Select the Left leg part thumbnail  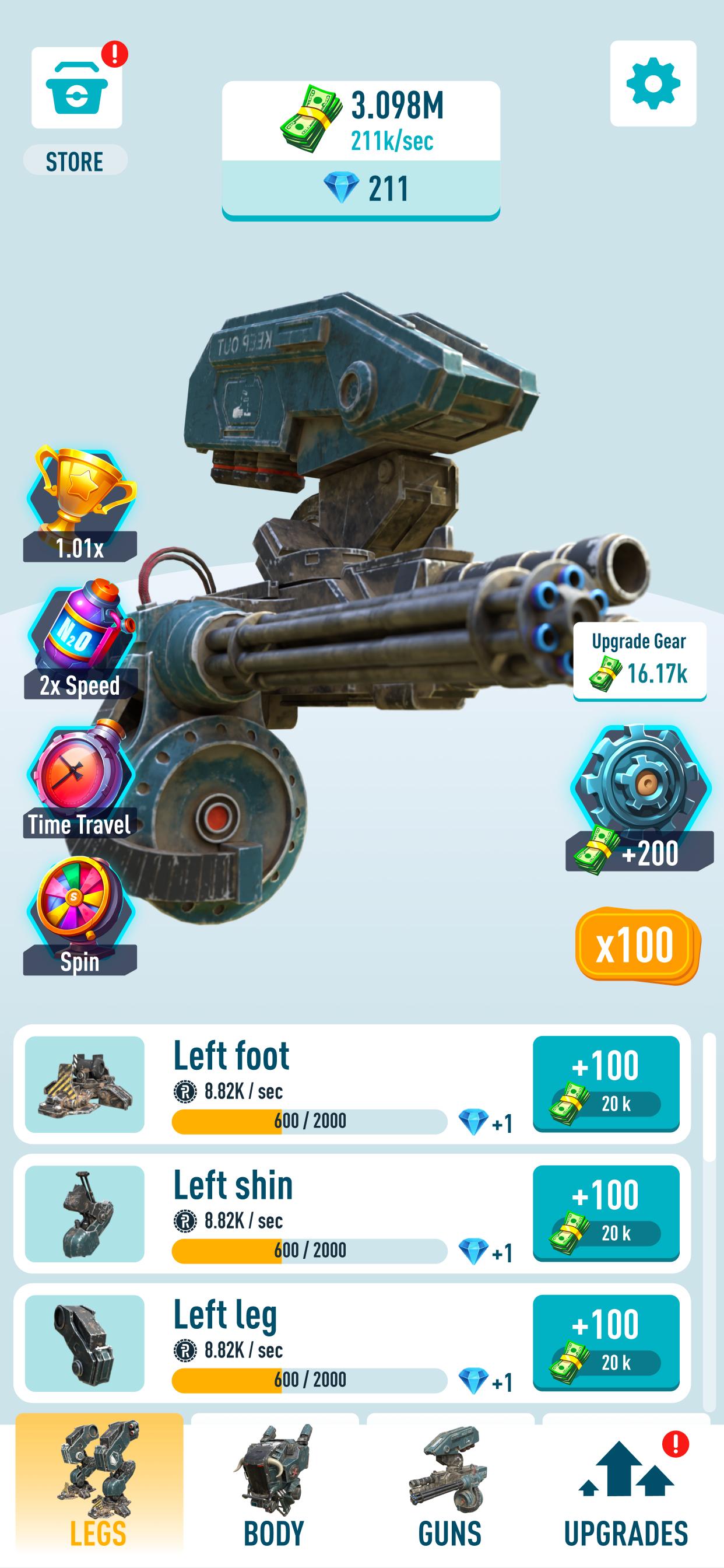85,1343
